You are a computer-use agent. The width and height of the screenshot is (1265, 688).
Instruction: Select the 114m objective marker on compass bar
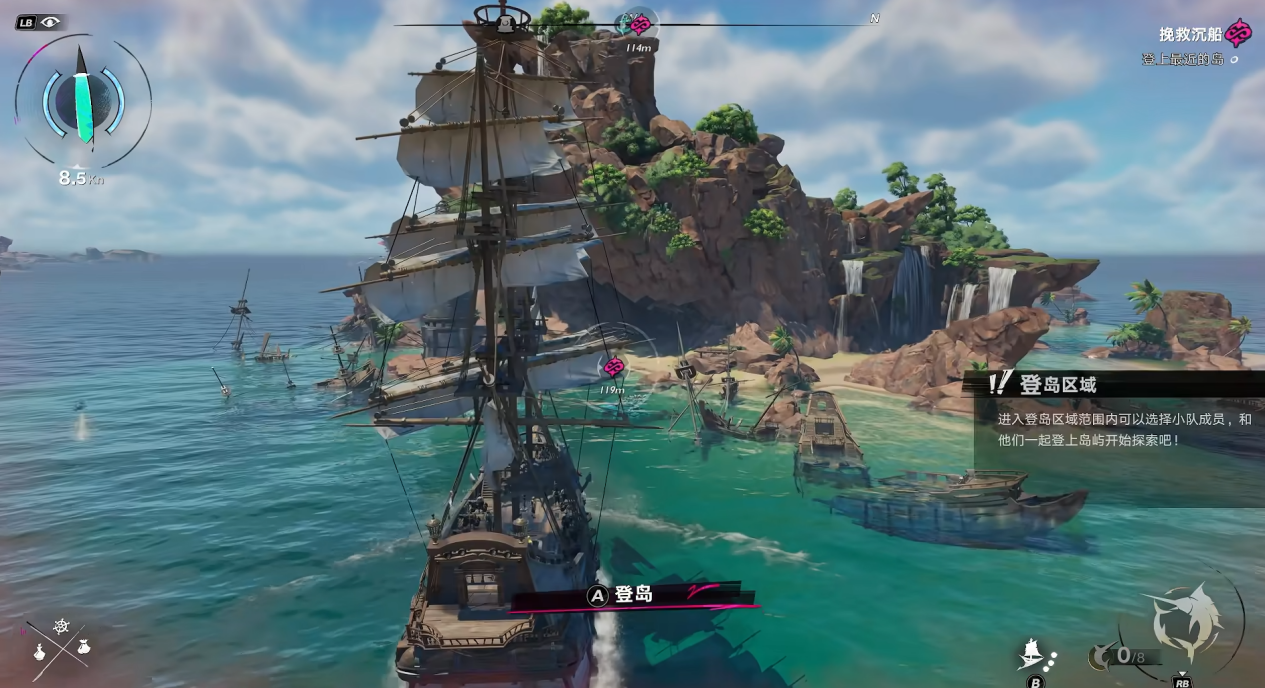[638, 25]
